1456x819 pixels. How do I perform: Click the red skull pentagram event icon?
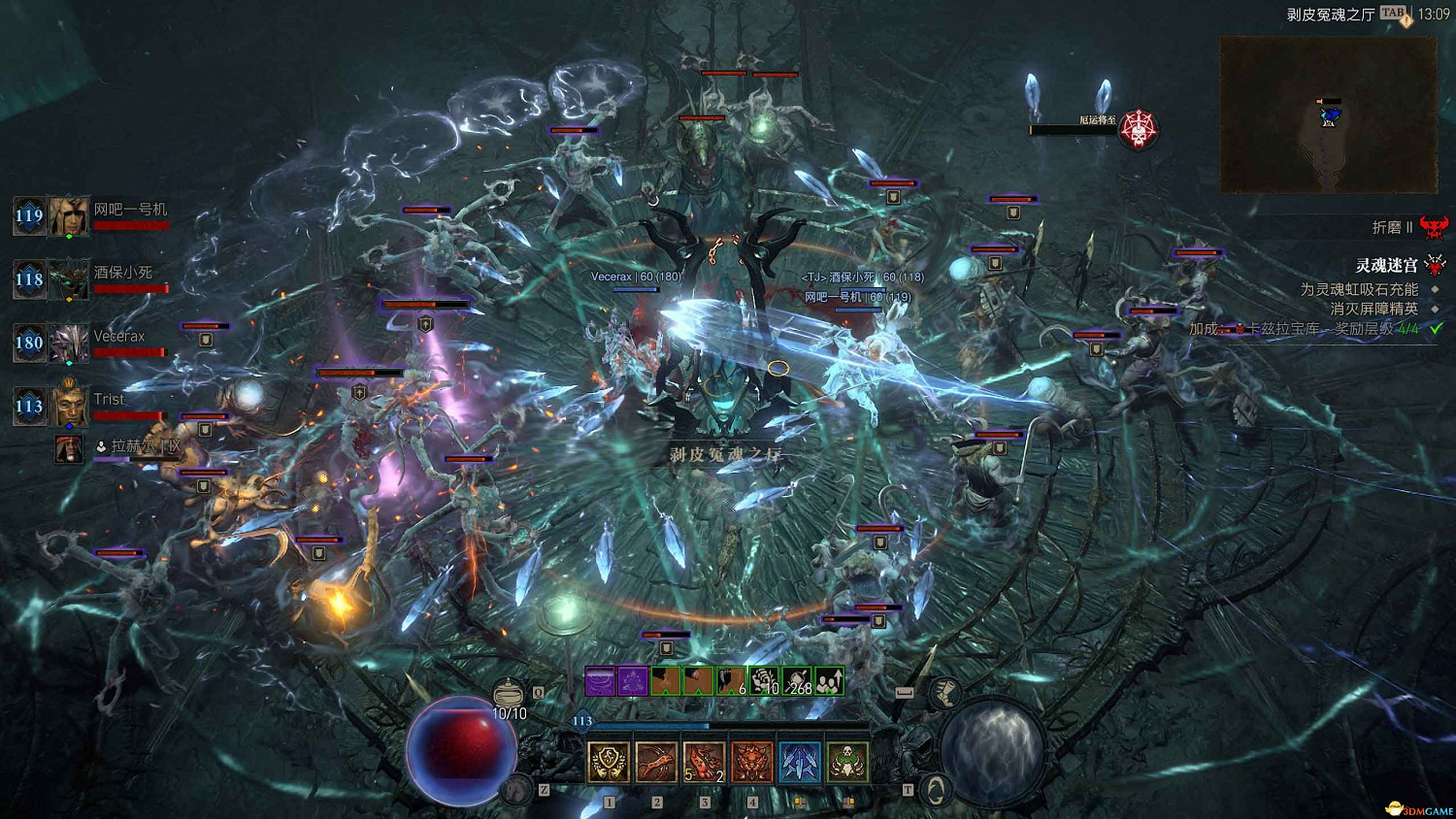click(1138, 128)
